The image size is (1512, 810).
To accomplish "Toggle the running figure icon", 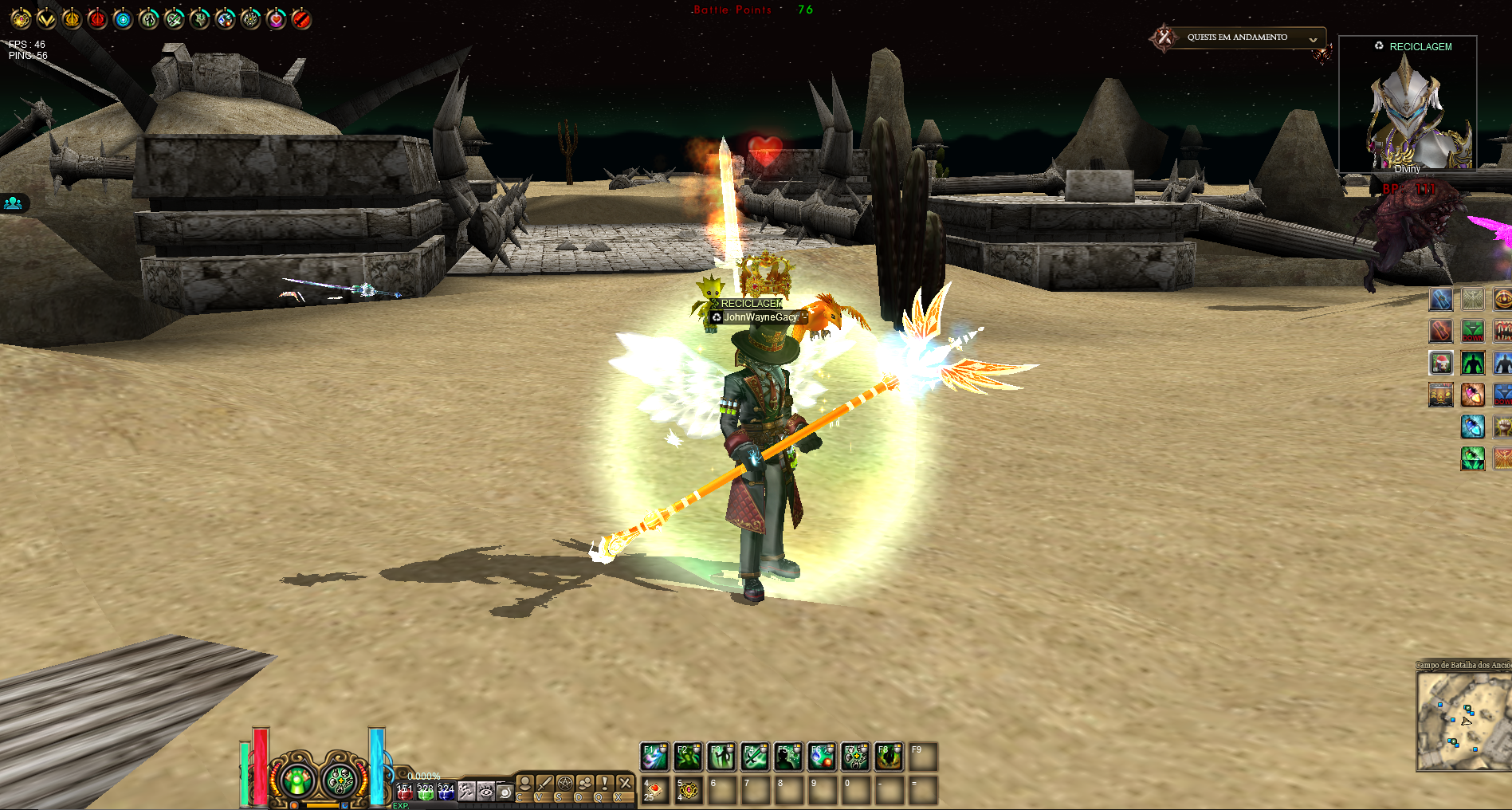I will coord(466,792).
